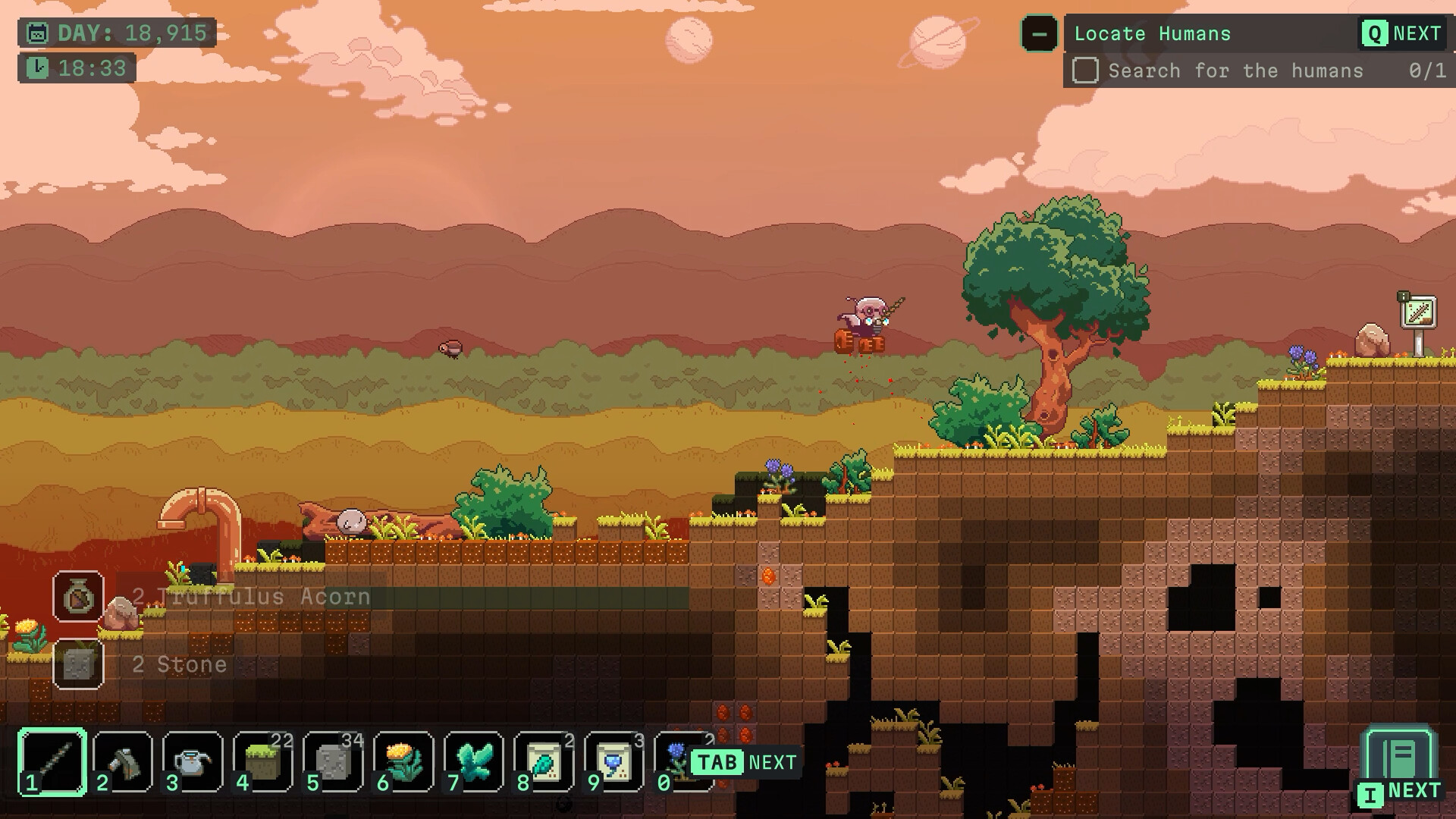Select the grass dirt block stack
Viewport: 1456px width, 819px height.
[x=263, y=761]
